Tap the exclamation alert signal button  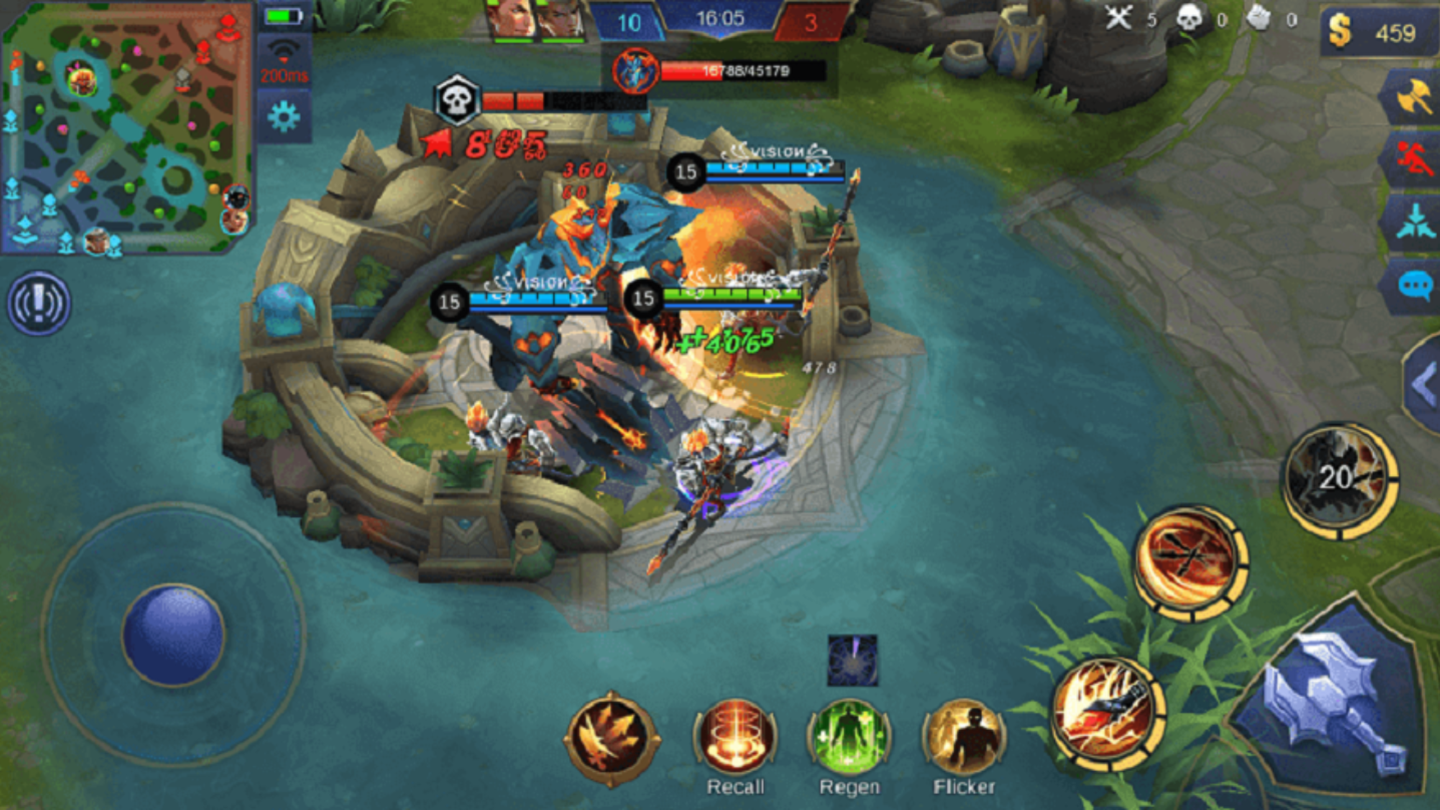(39, 302)
